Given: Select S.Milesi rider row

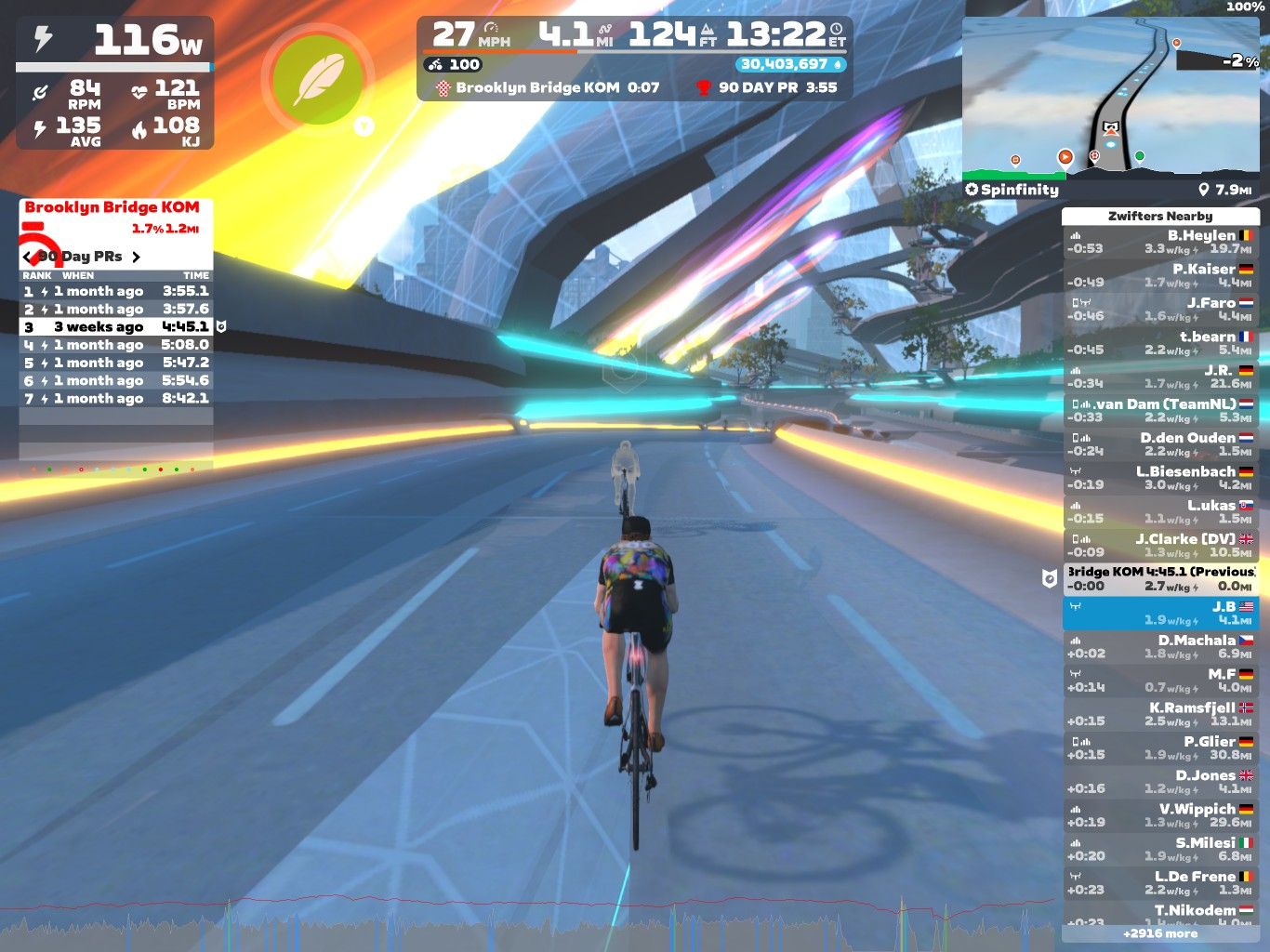Looking at the screenshot, I should (x=1160, y=849).
